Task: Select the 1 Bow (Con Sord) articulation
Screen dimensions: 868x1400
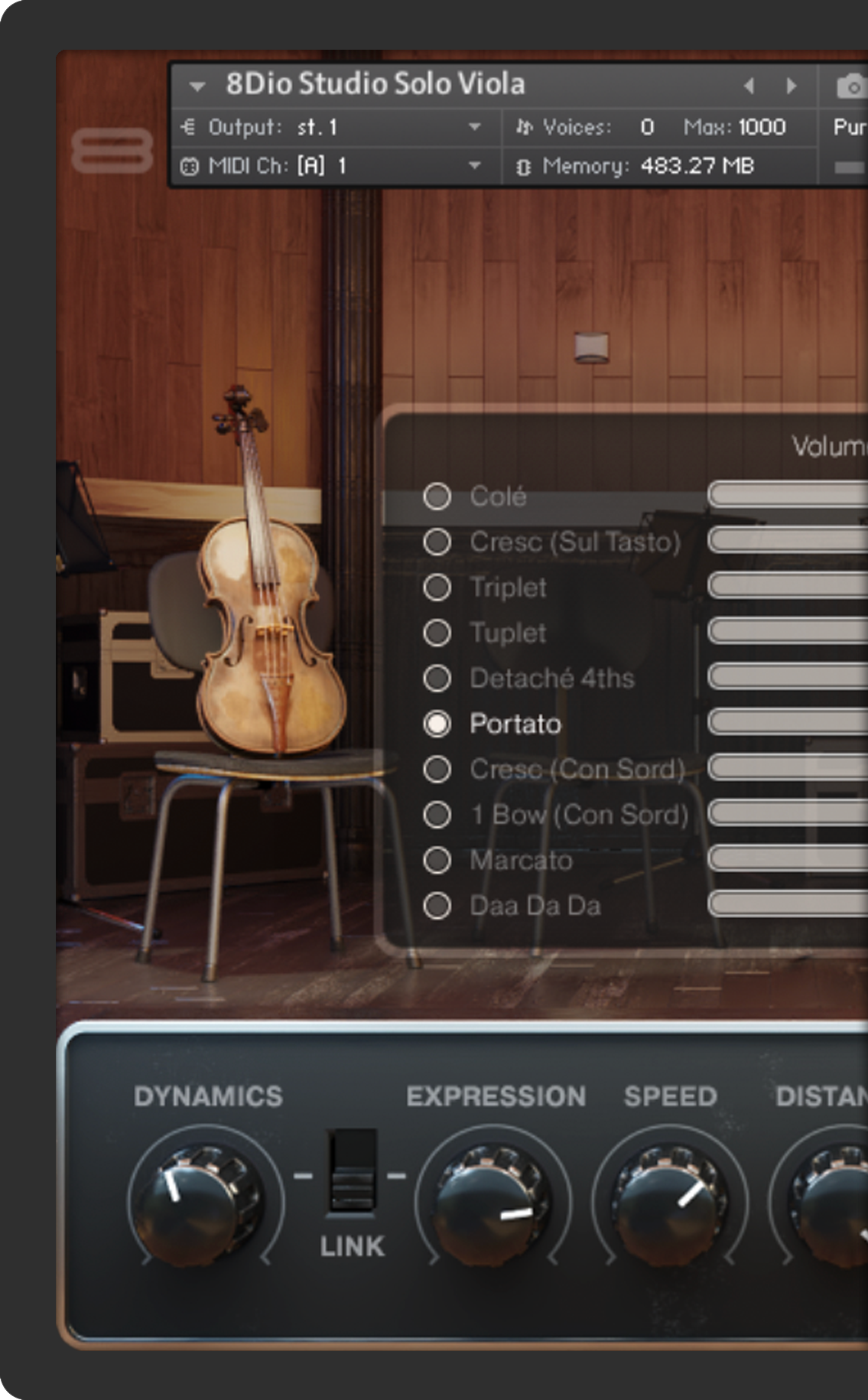Action: 437,815
